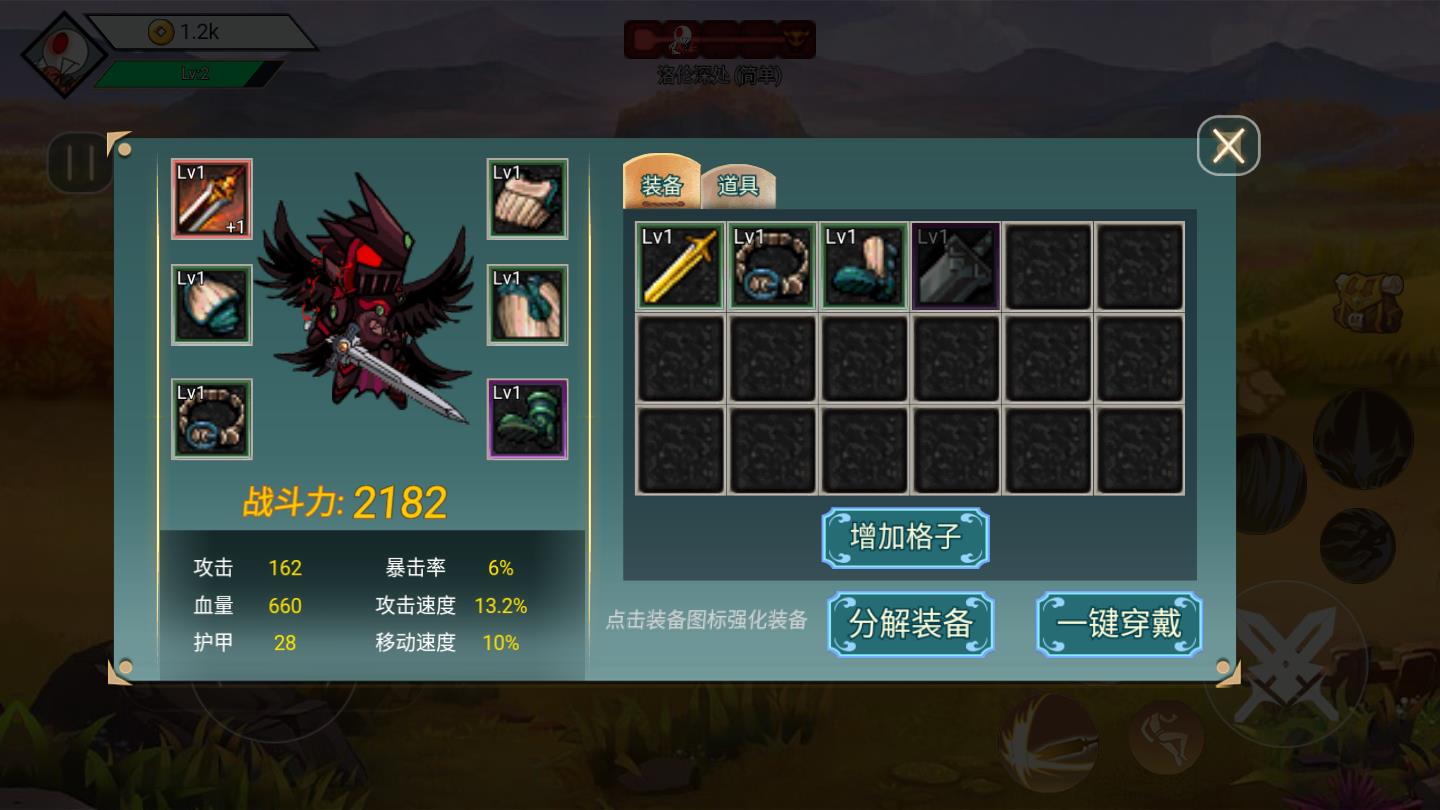Select the Lv1 golden sword in inventory

tap(680, 267)
